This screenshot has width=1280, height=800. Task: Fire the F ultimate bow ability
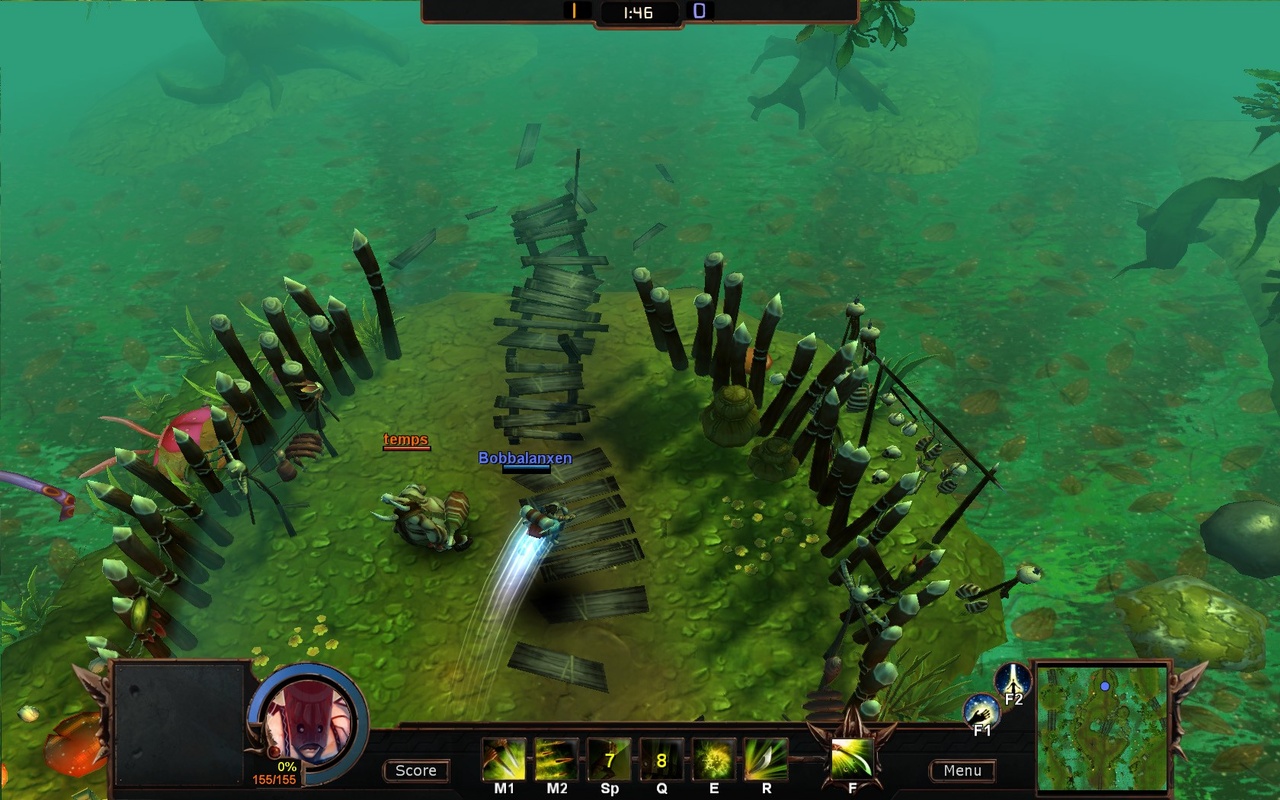[x=852, y=758]
